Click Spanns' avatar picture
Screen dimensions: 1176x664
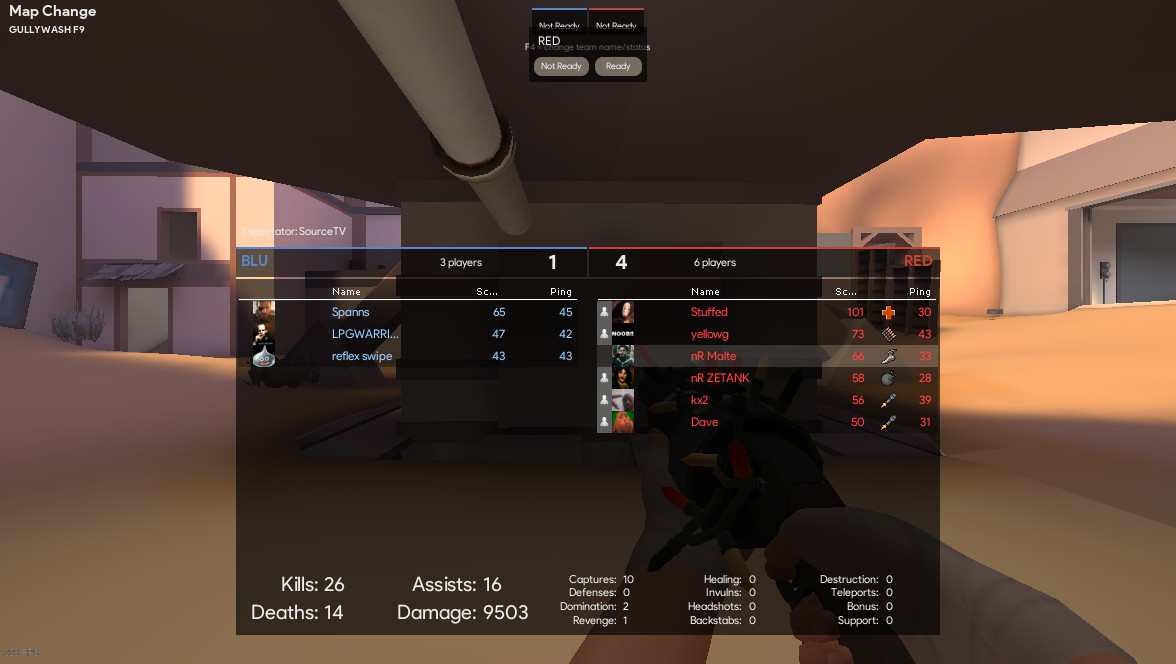(x=264, y=312)
